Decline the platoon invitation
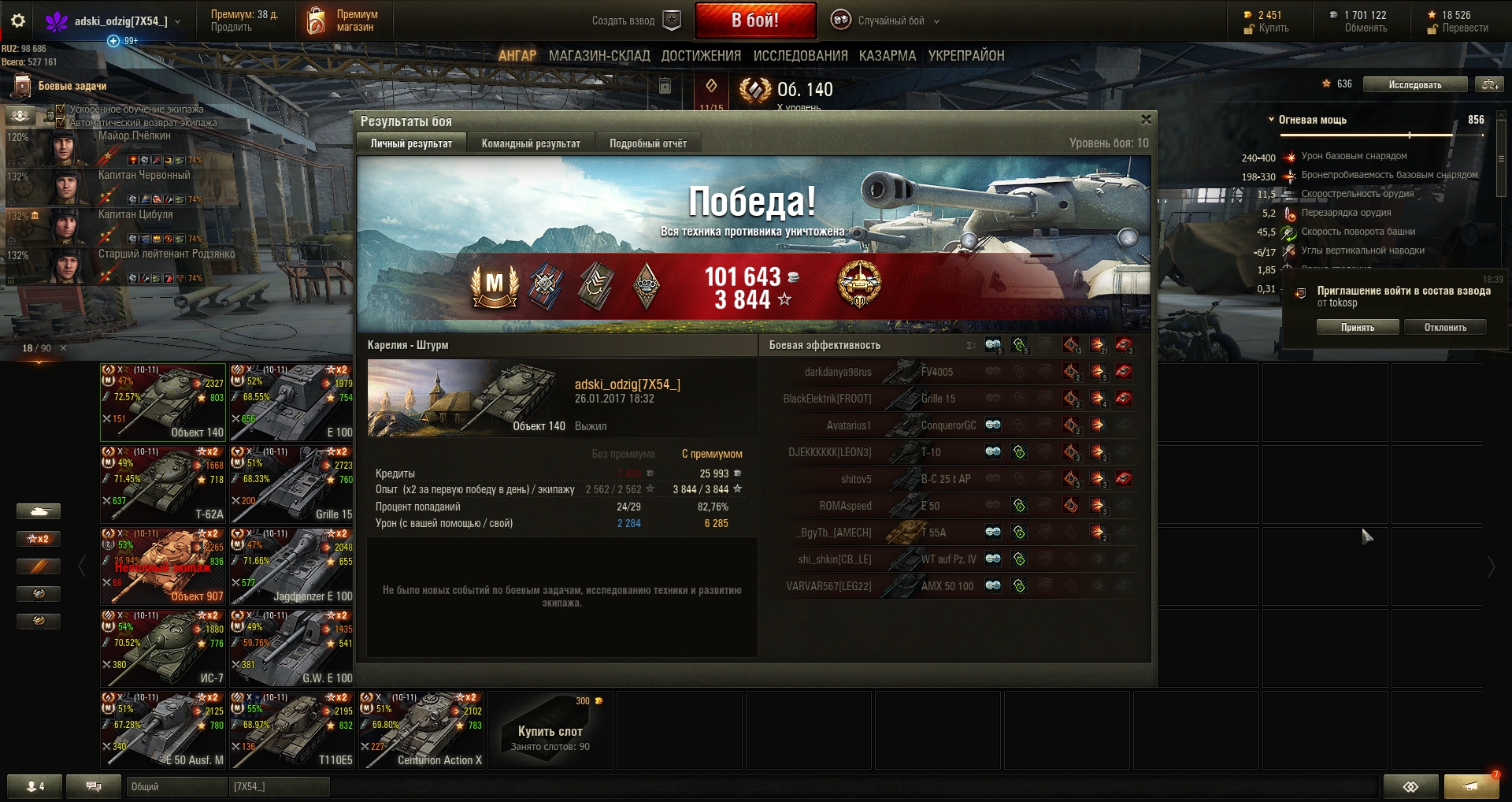The image size is (1512, 802). point(1444,327)
